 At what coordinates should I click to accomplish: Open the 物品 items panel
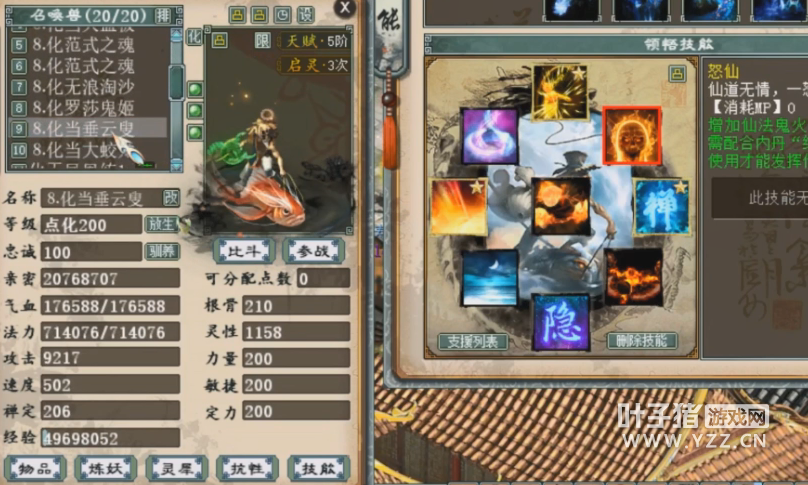pos(35,468)
